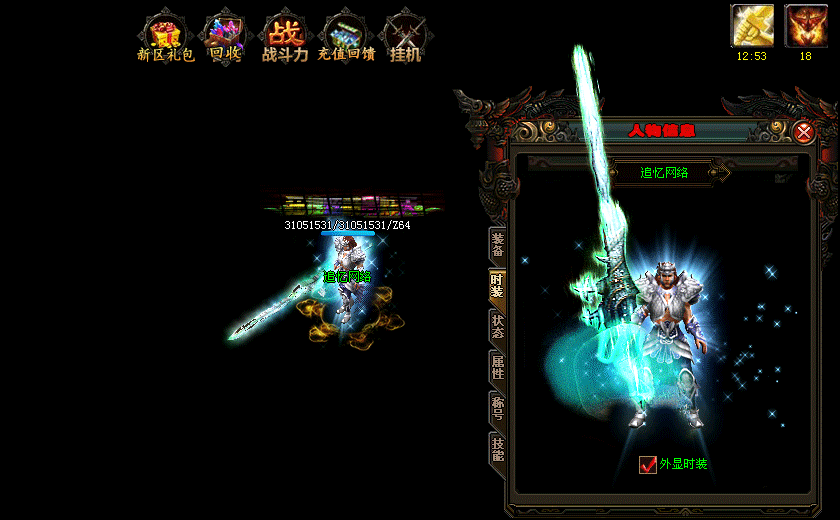Open the 技能 skills tab
This screenshot has height=520, width=840.
pos(497,448)
